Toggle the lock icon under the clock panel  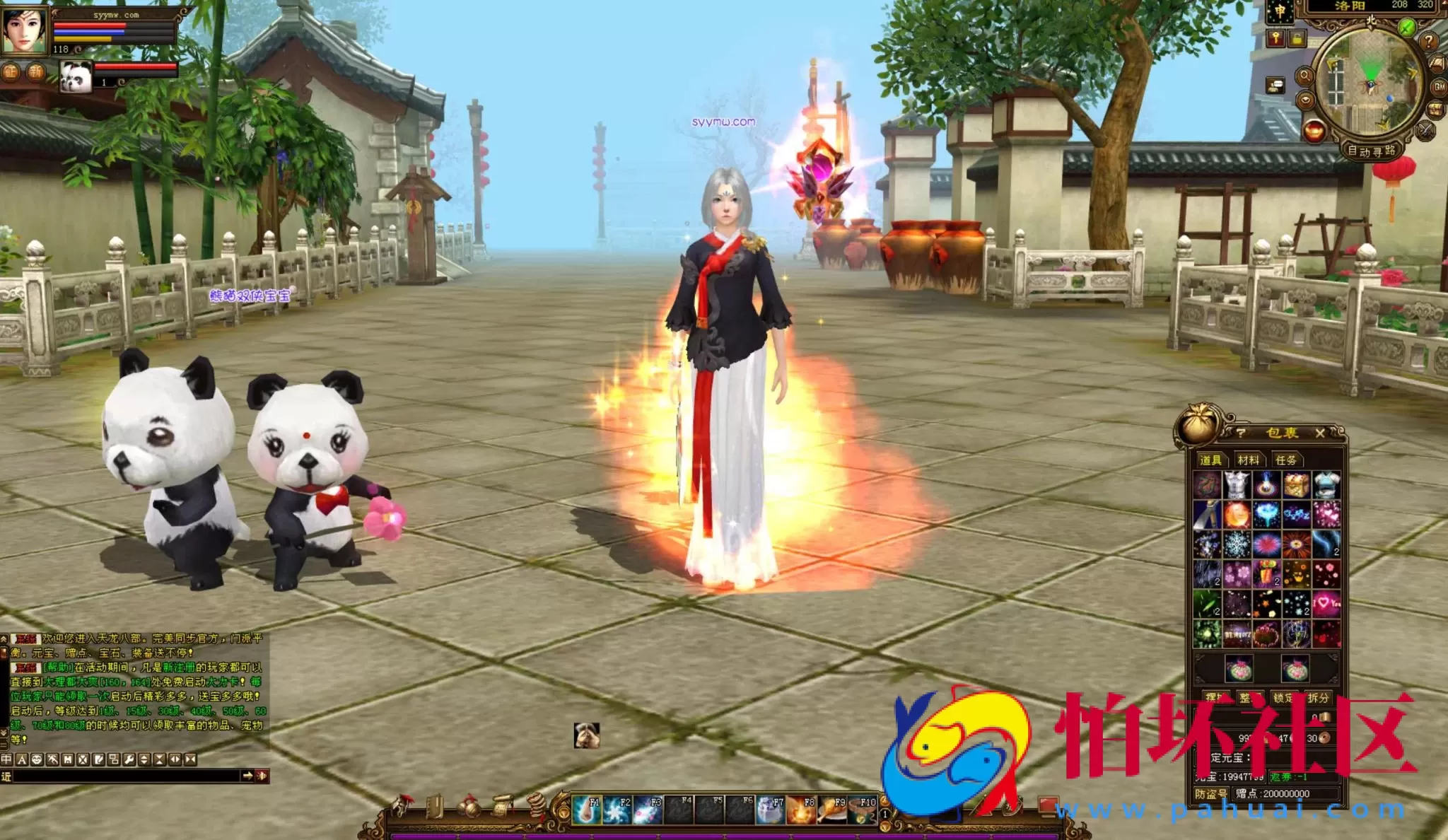point(1298,39)
